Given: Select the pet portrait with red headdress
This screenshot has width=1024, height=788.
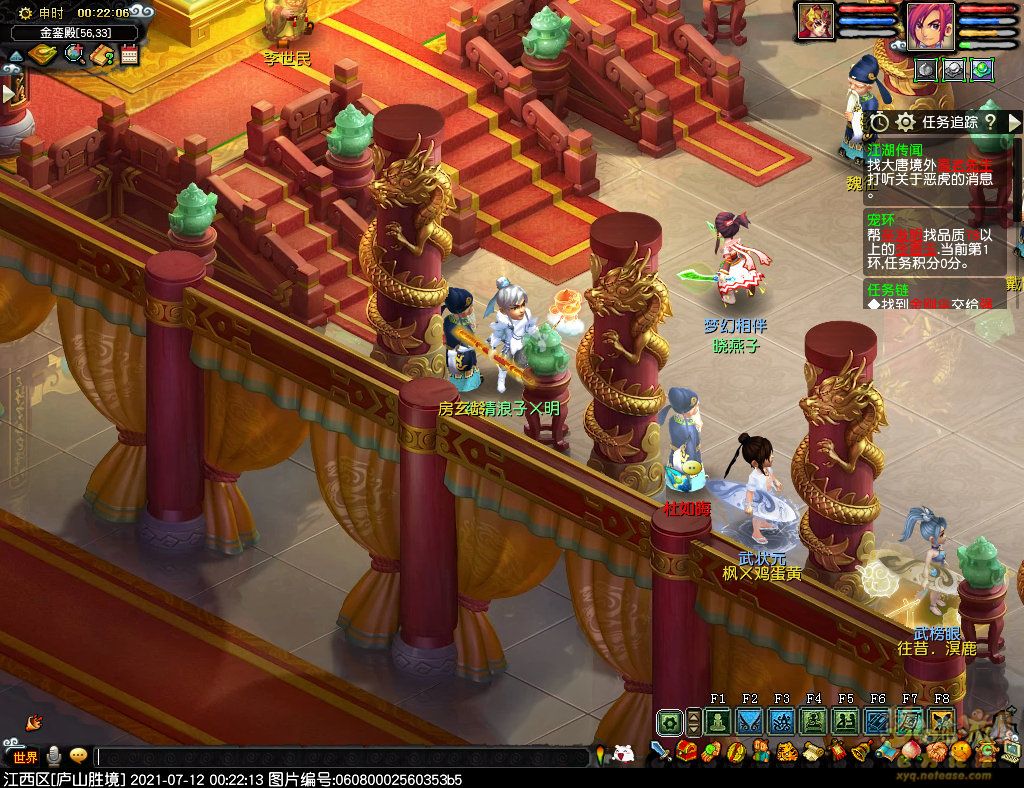Looking at the screenshot, I should (815, 21).
